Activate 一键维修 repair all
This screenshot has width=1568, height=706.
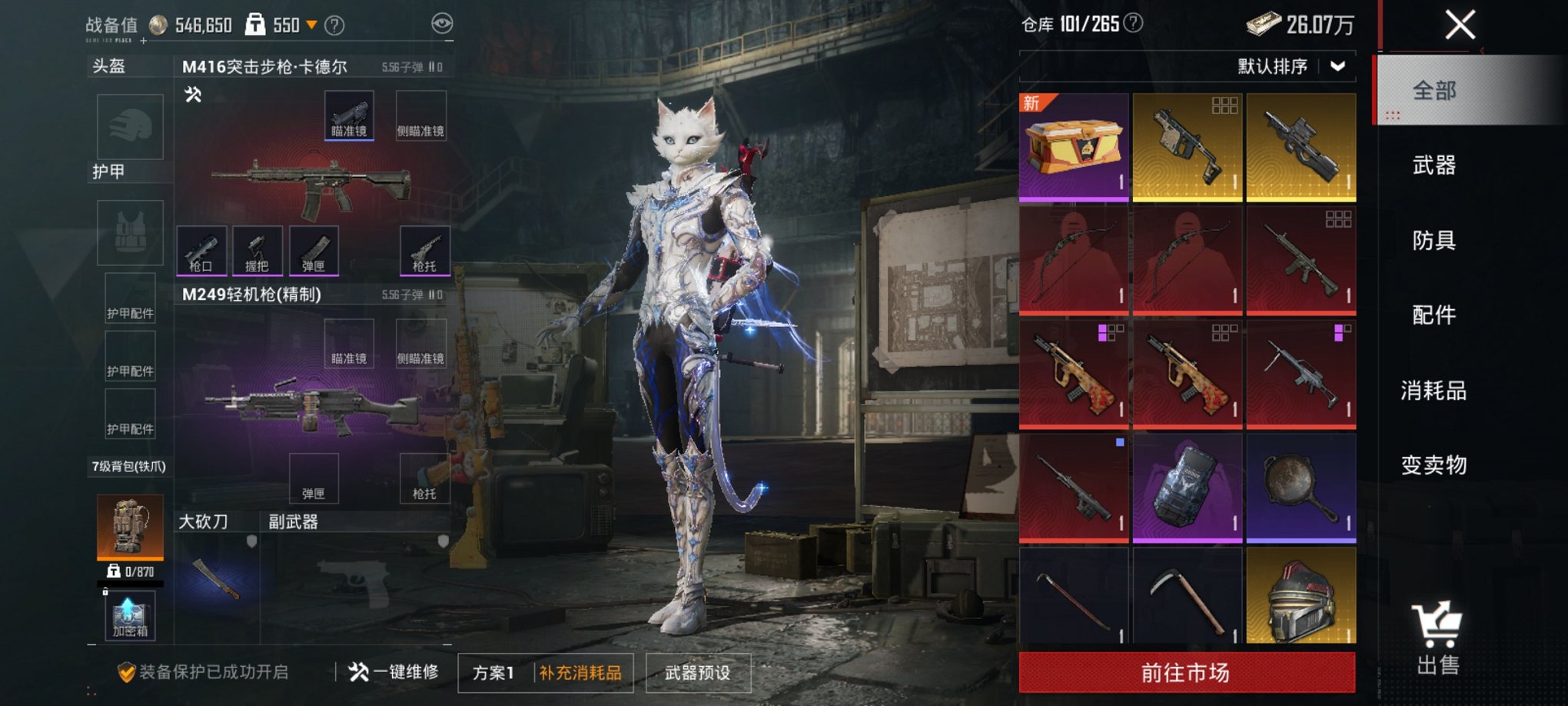[394, 672]
